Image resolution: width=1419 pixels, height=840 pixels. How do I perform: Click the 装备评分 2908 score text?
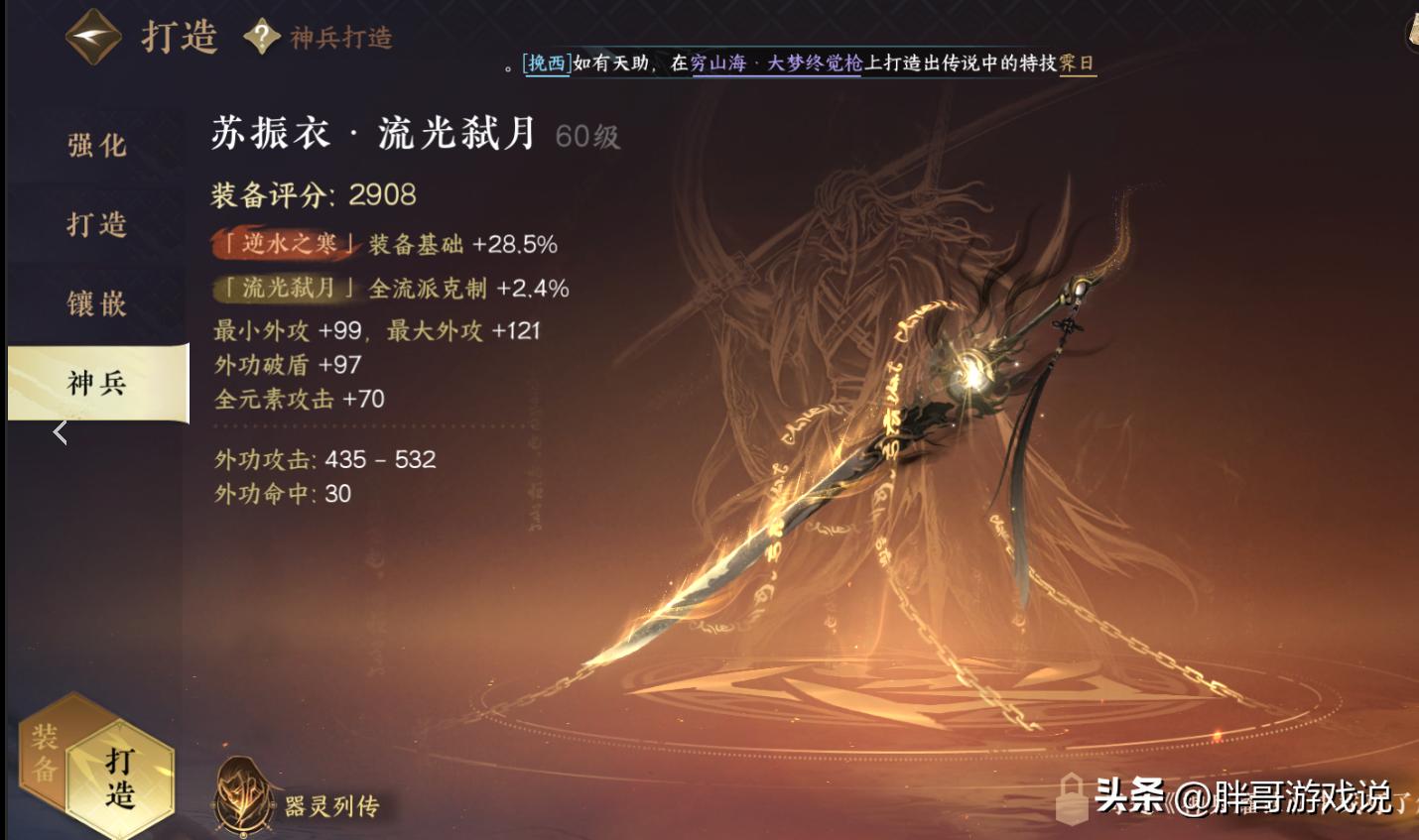point(312,195)
